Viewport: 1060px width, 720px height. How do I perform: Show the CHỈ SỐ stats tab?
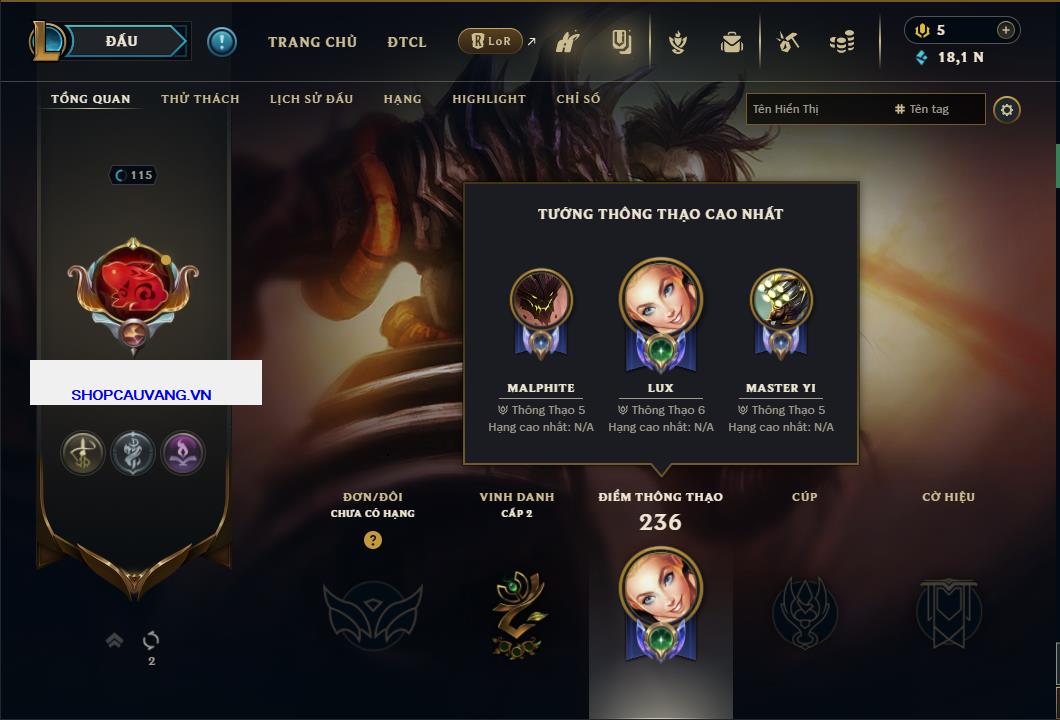tap(578, 99)
